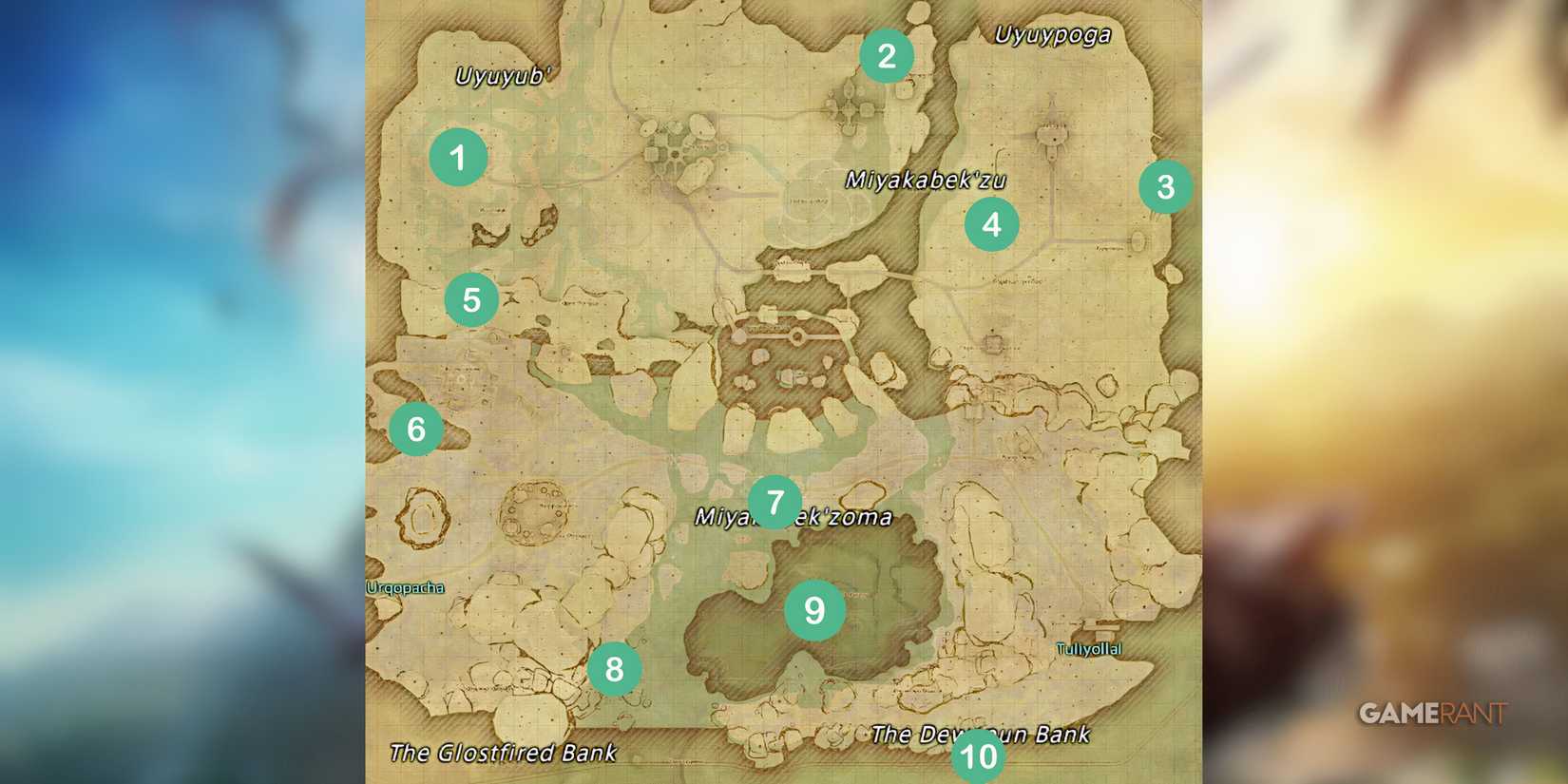
Task: Click the Miyakabek'zu label
Action: pos(923,179)
